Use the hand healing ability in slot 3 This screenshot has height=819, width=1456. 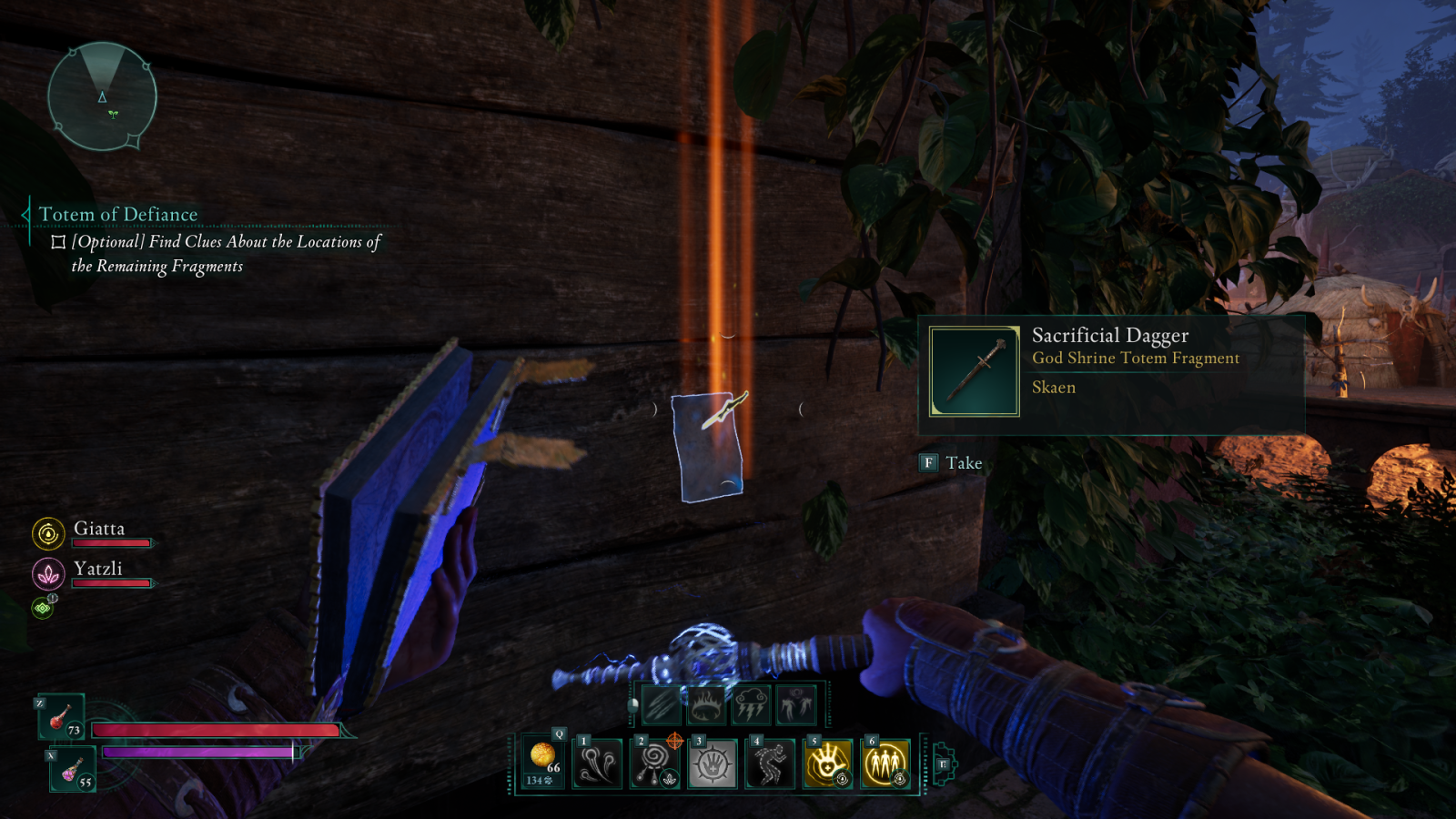coord(713,763)
